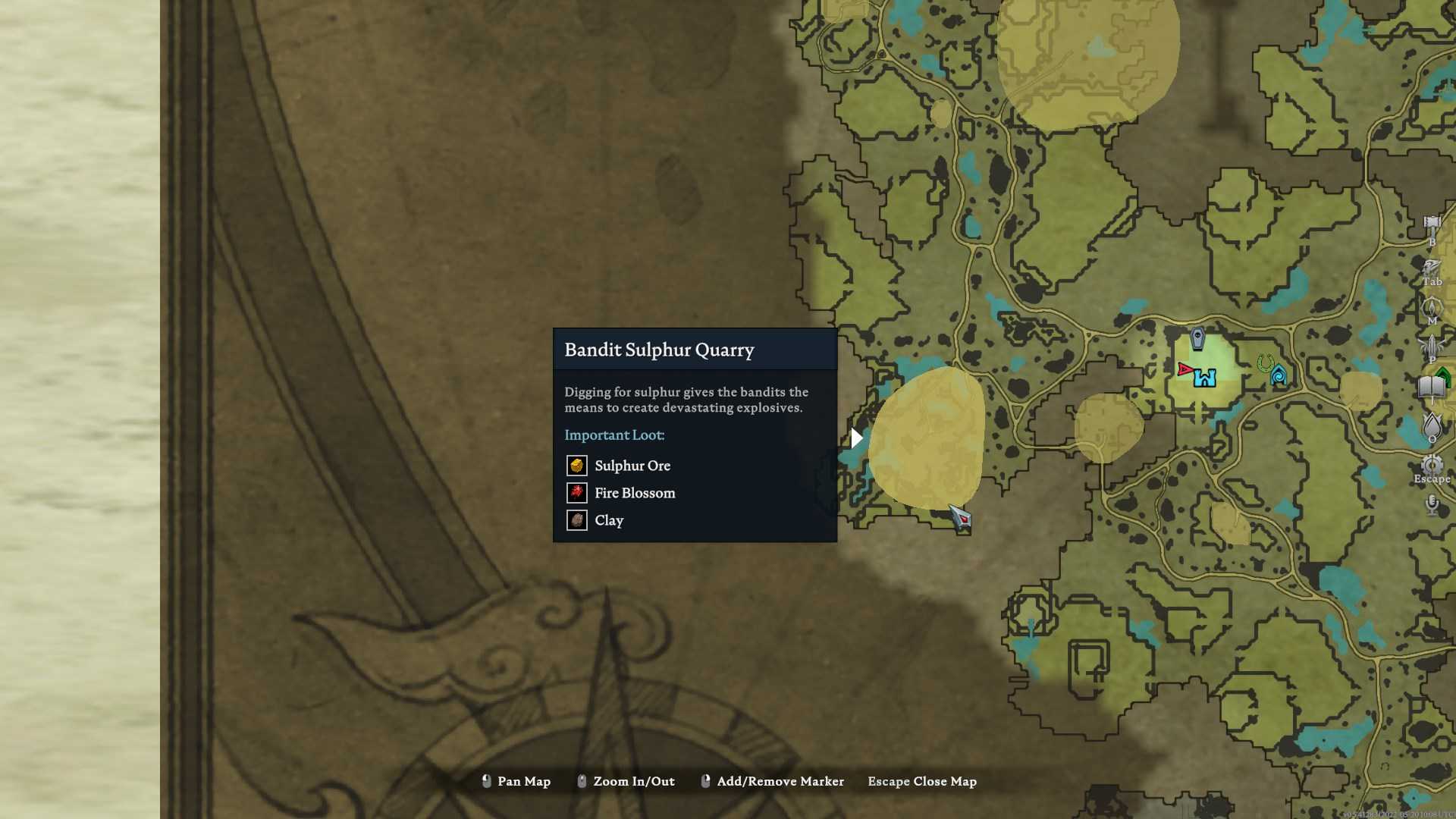Open the winged sword panel
This screenshot has height=819, width=1456.
point(1432,346)
